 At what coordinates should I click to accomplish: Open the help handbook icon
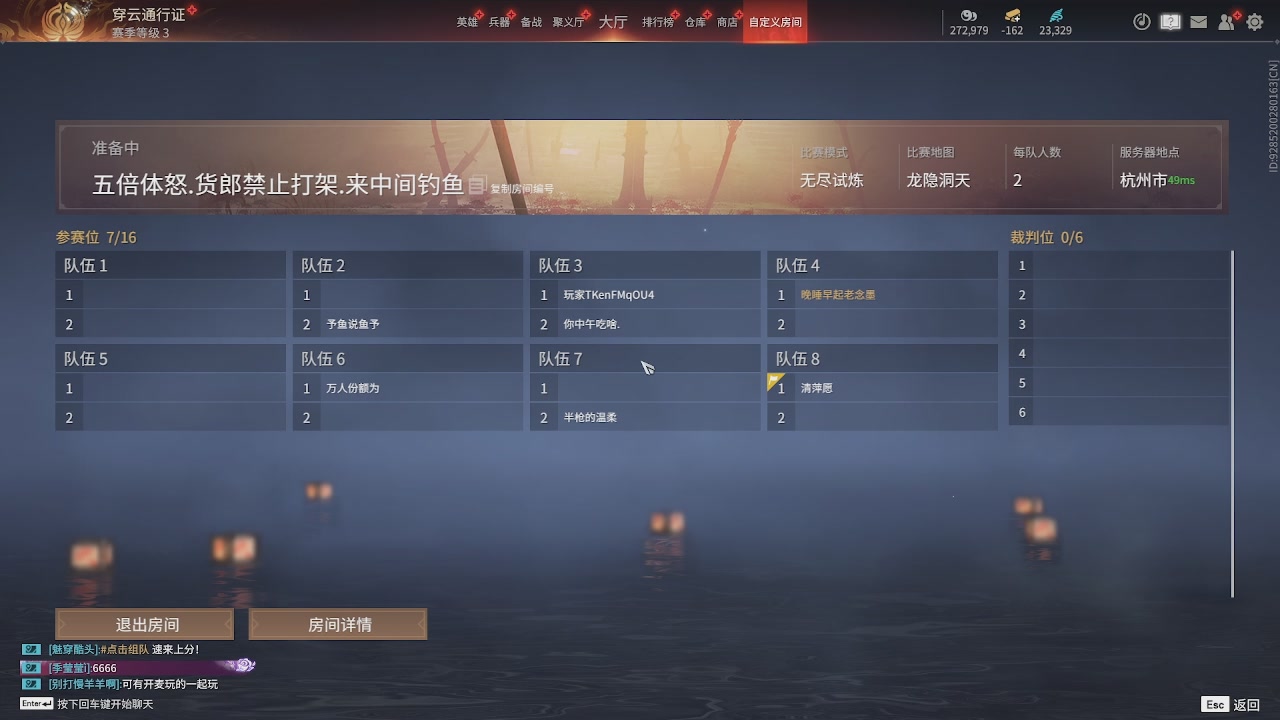click(x=1170, y=21)
